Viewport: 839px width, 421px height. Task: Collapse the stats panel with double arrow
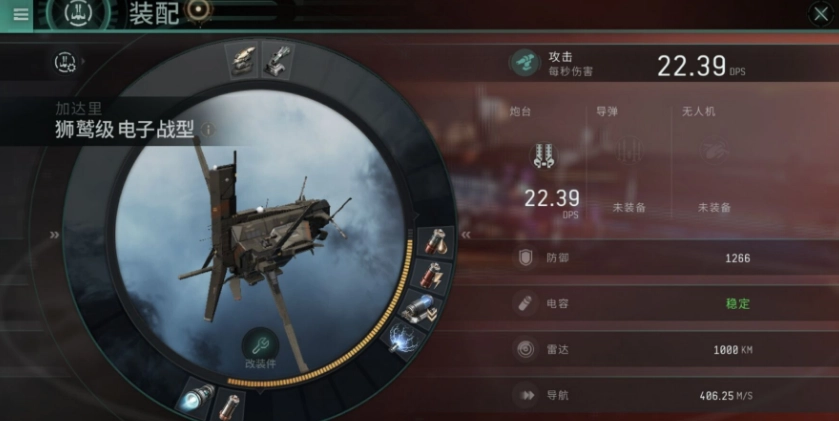pyautogui.click(x=465, y=235)
